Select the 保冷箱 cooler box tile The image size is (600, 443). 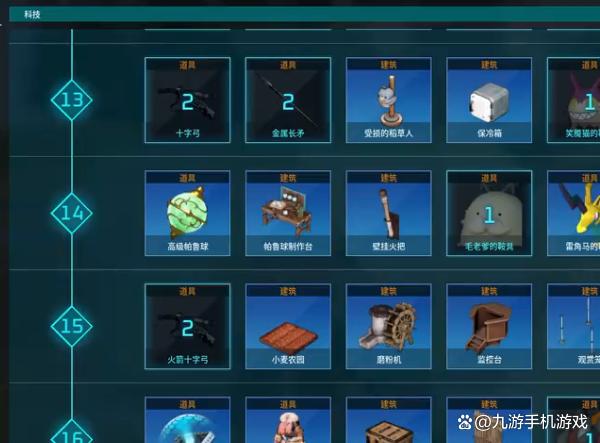tap(489, 99)
